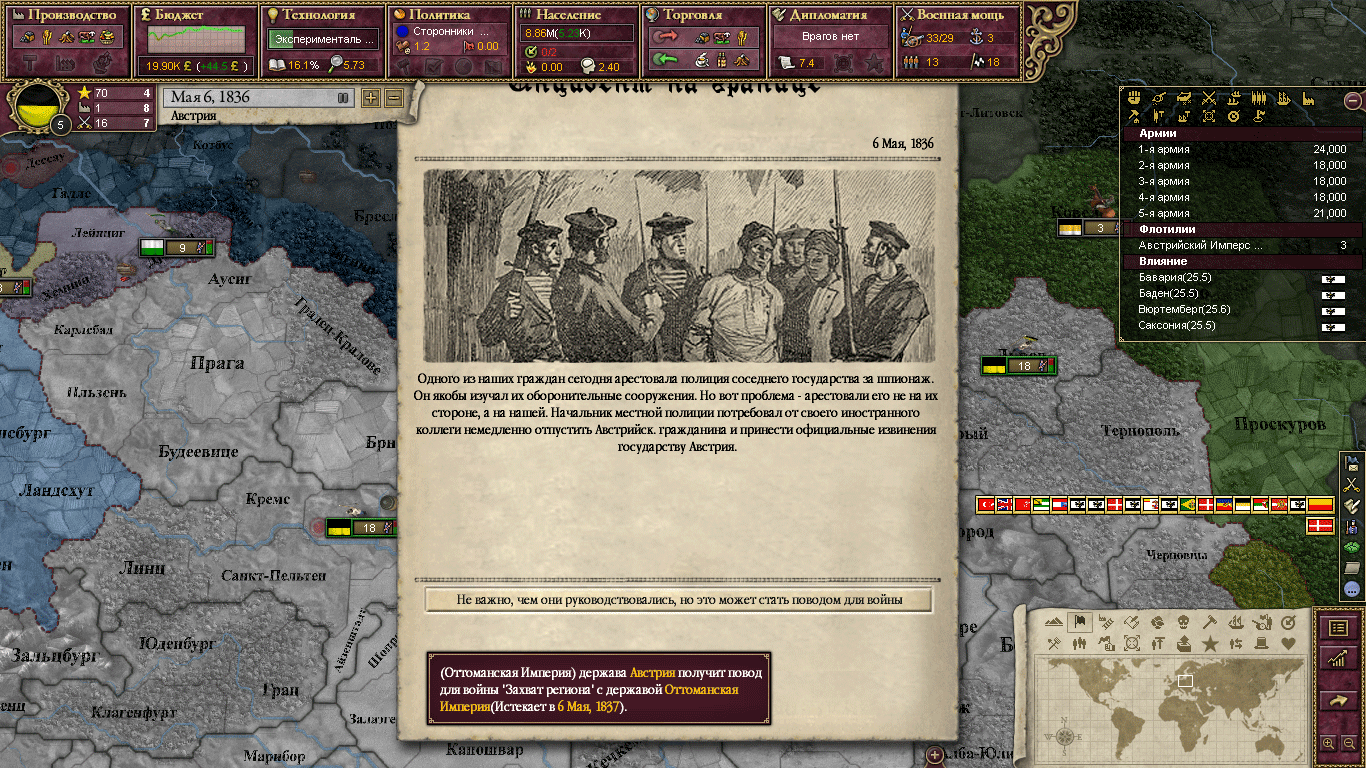
Task: Collapse the outliner with the red minus button
Action: [x=1352, y=100]
